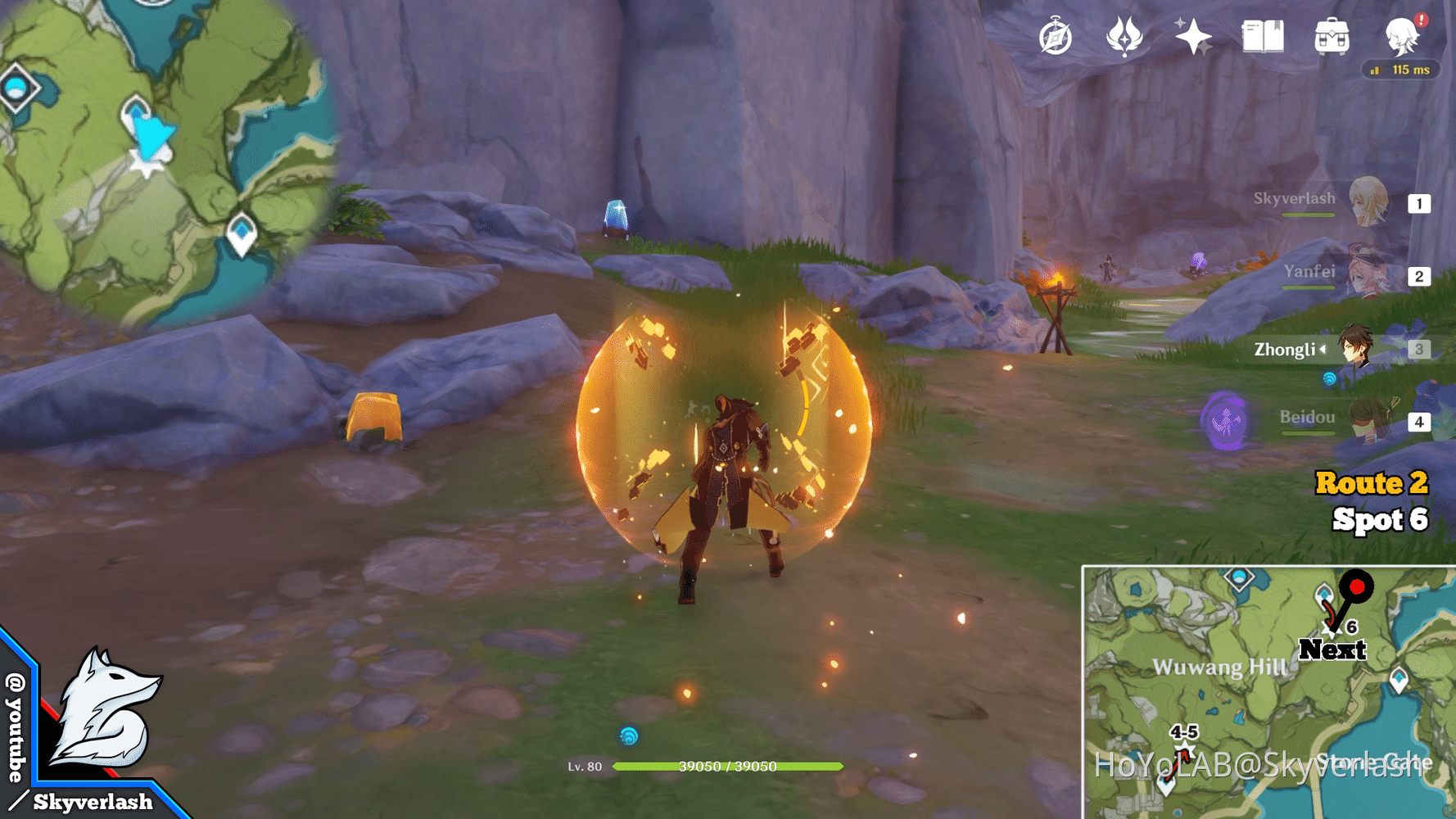This screenshot has width=1456, height=819.
Task: Open the Wish star icon
Action: click(x=1193, y=37)
